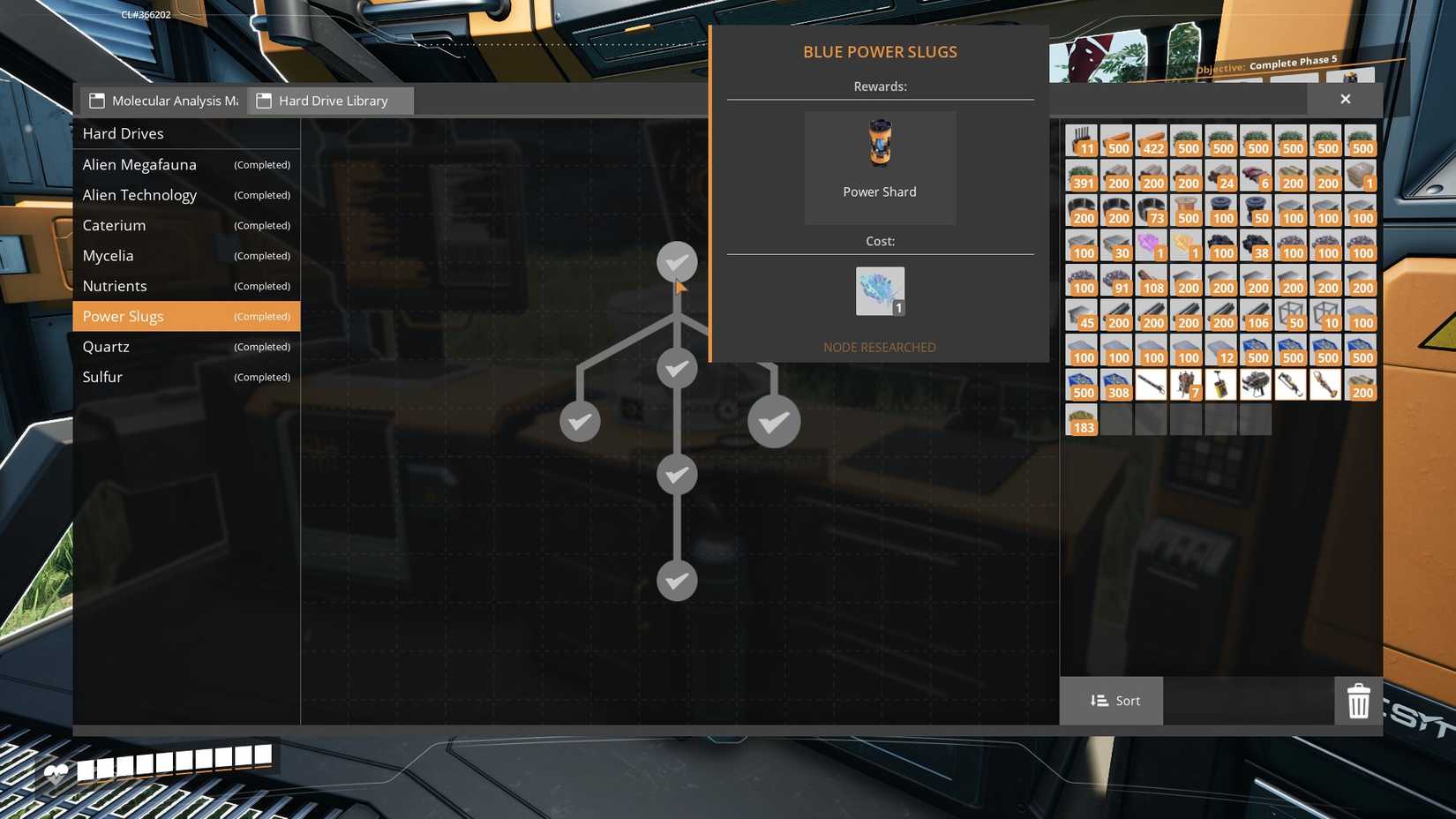Screen dimensions: 1456x819
Task: Open the trash/delete slot icon
Action: click(1358, 701)
